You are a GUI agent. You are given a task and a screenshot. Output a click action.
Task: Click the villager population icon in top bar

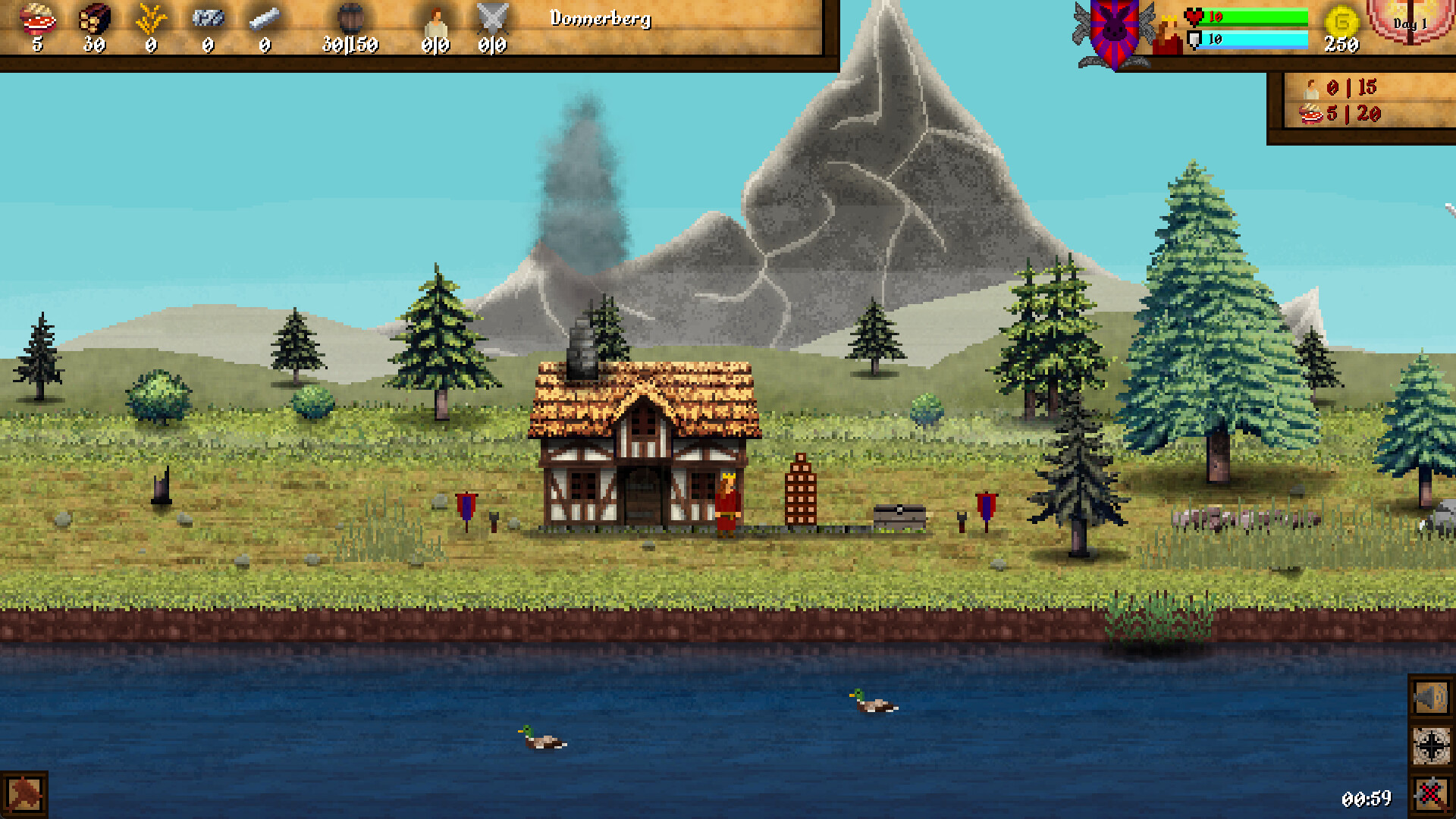click(436, 20)
